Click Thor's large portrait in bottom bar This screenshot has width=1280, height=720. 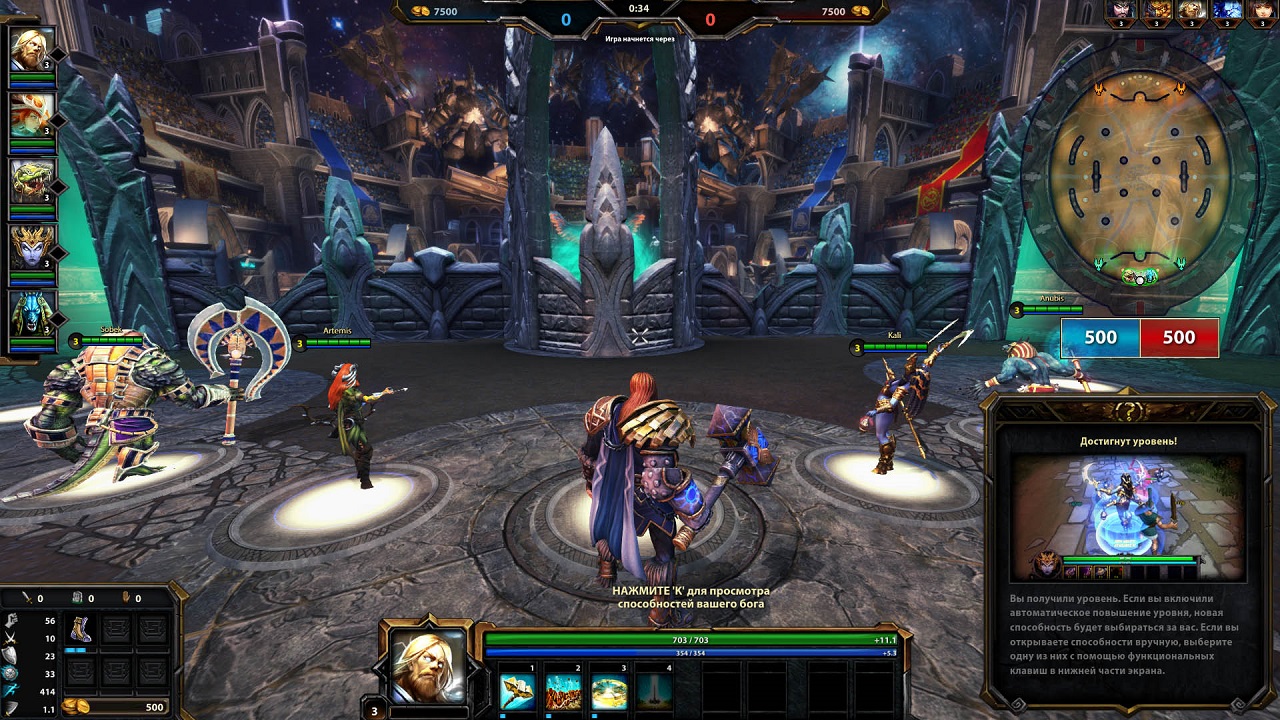[427, 664]
